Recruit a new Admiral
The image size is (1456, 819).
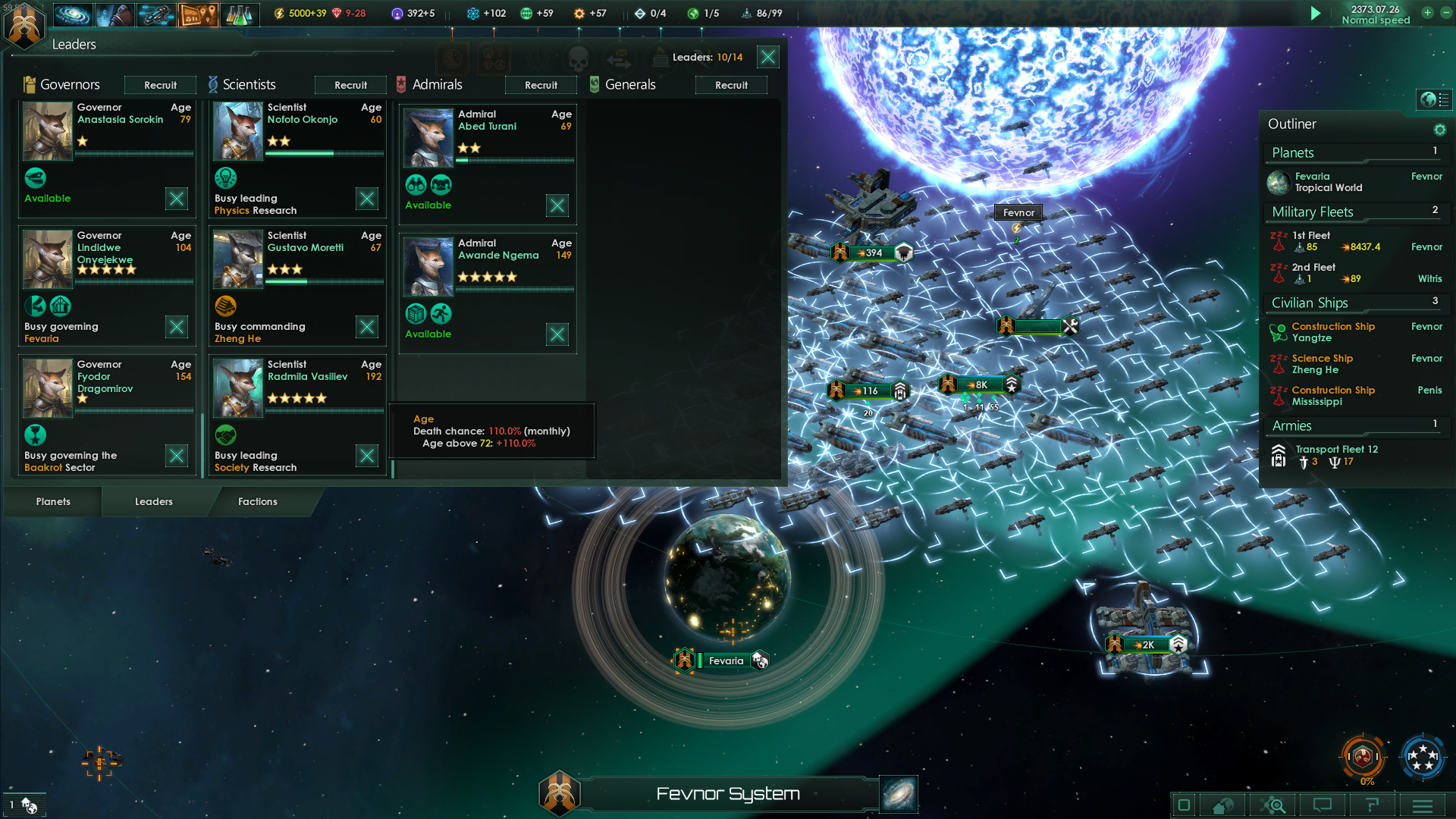(x=541, y=85)
